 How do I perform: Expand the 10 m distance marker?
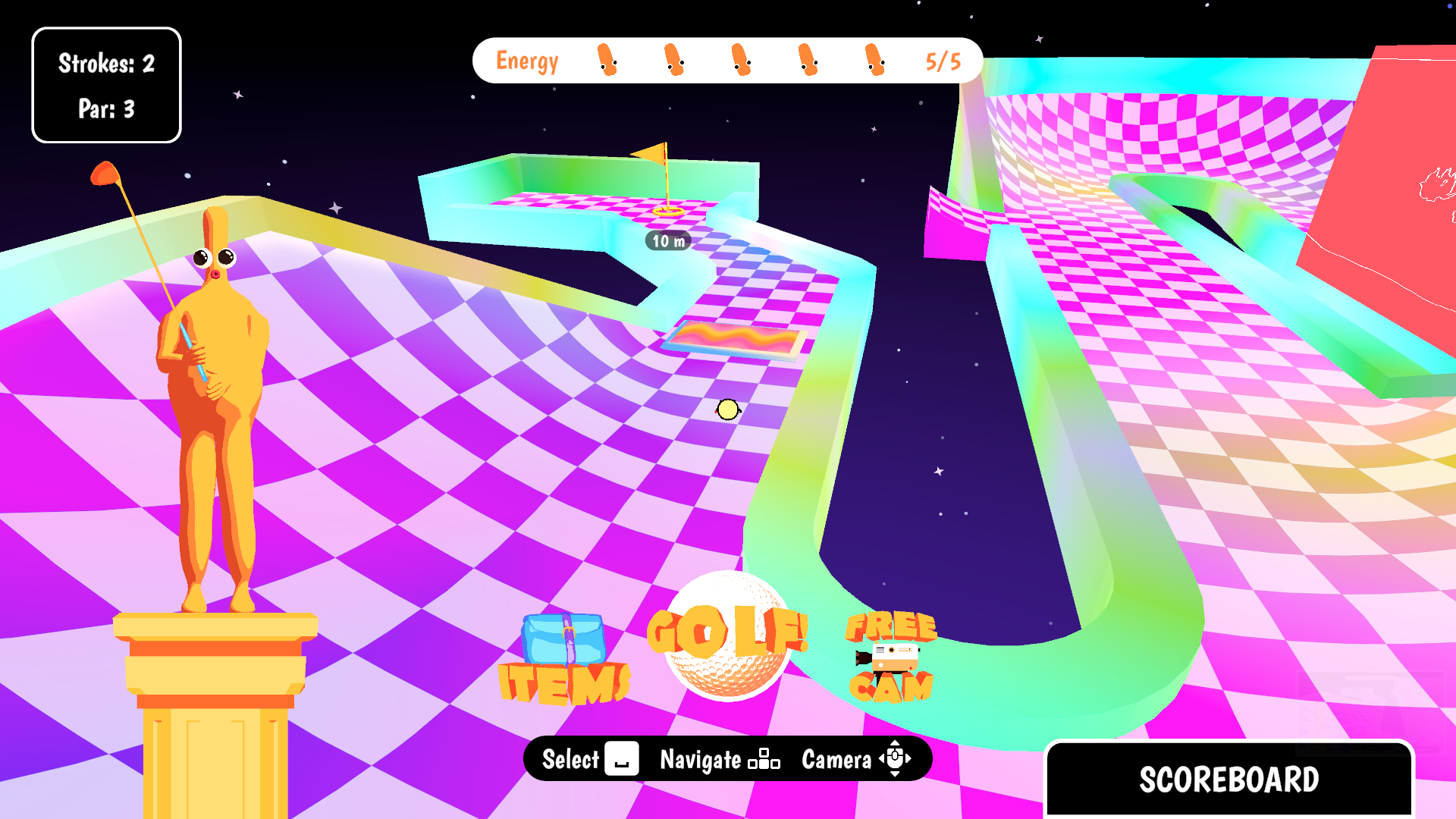667,243
